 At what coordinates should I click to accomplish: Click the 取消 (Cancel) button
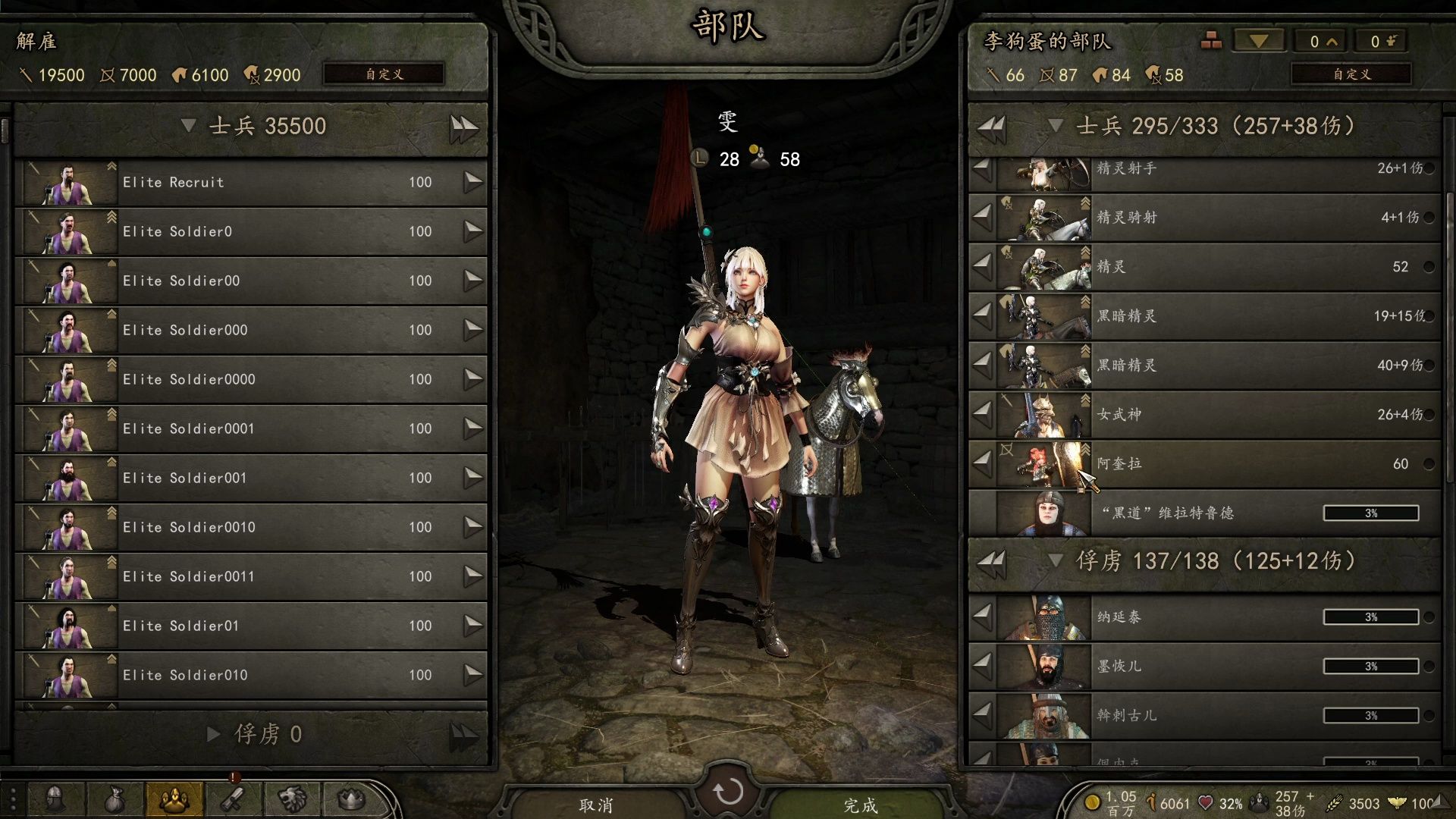[x=596, y=805]
